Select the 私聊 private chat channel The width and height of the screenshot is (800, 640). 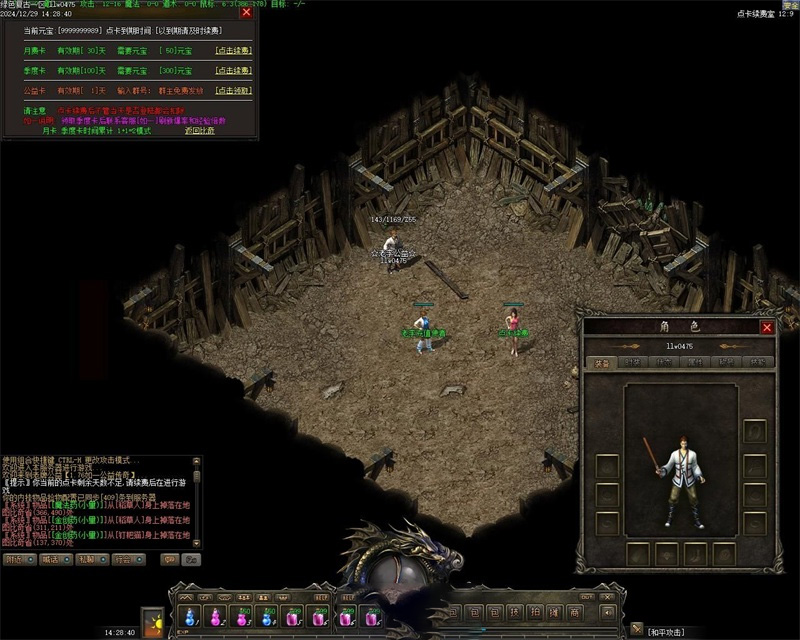click(x=90, y=559)
